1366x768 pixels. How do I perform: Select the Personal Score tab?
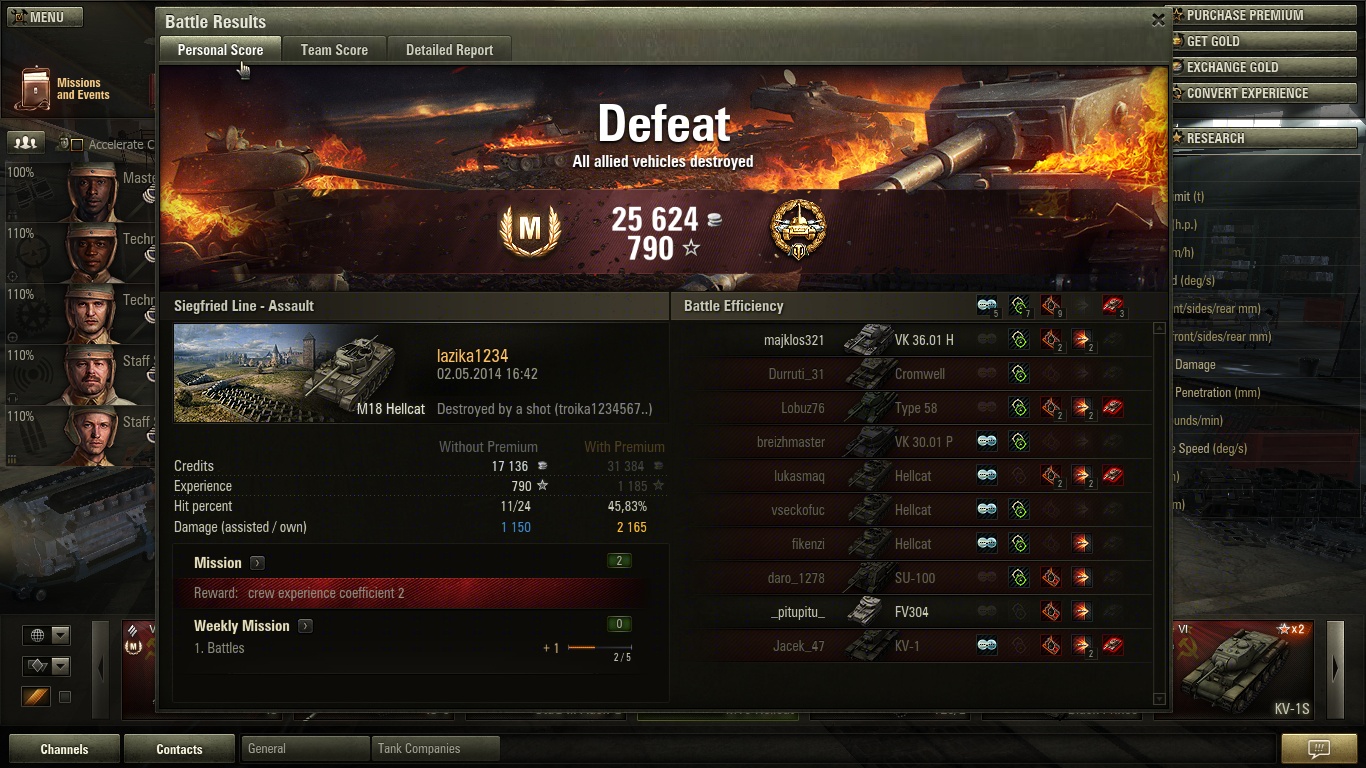tap(220, 50)
